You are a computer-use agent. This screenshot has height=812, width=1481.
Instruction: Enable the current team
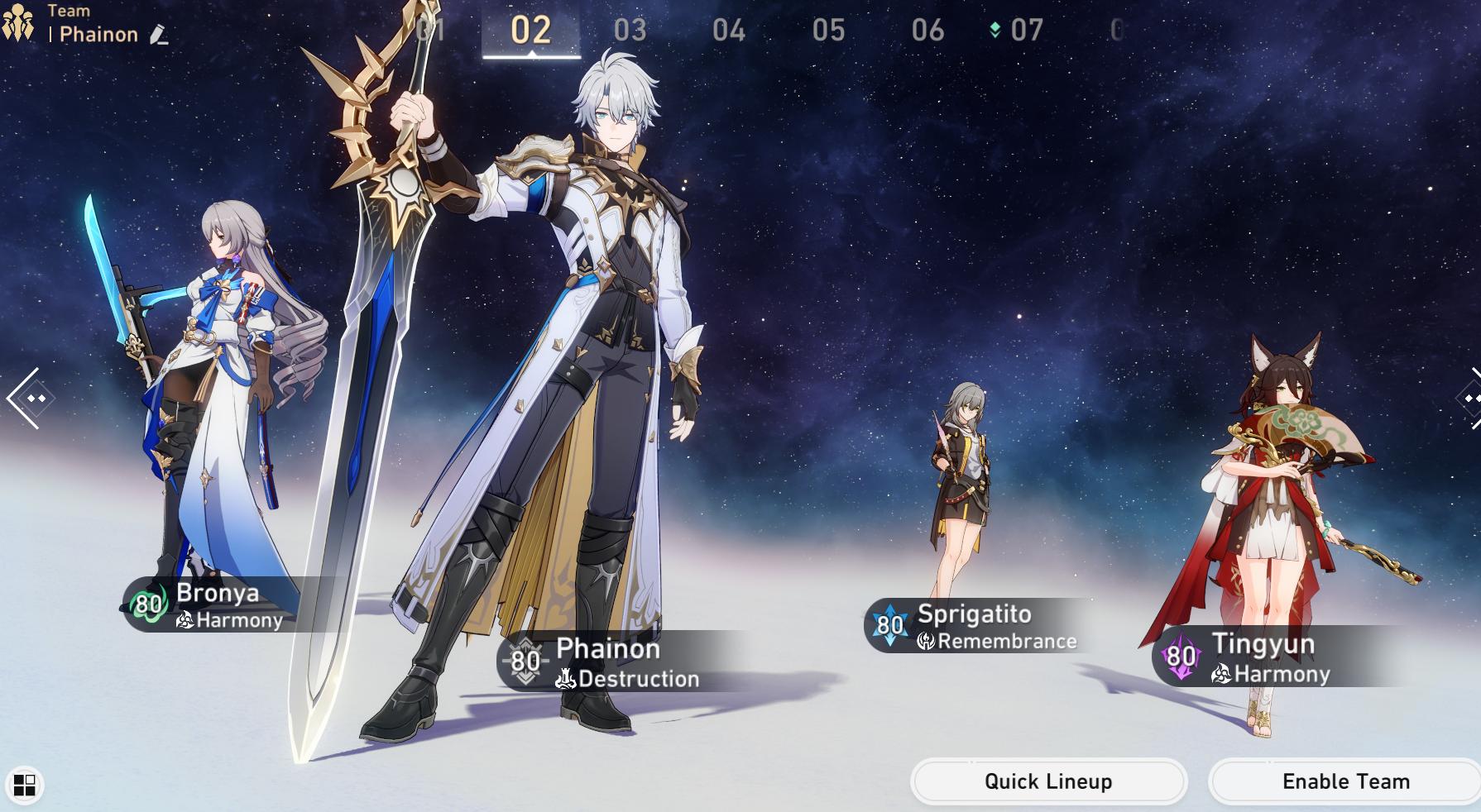pyautogui.click(x=1345, y=781)
